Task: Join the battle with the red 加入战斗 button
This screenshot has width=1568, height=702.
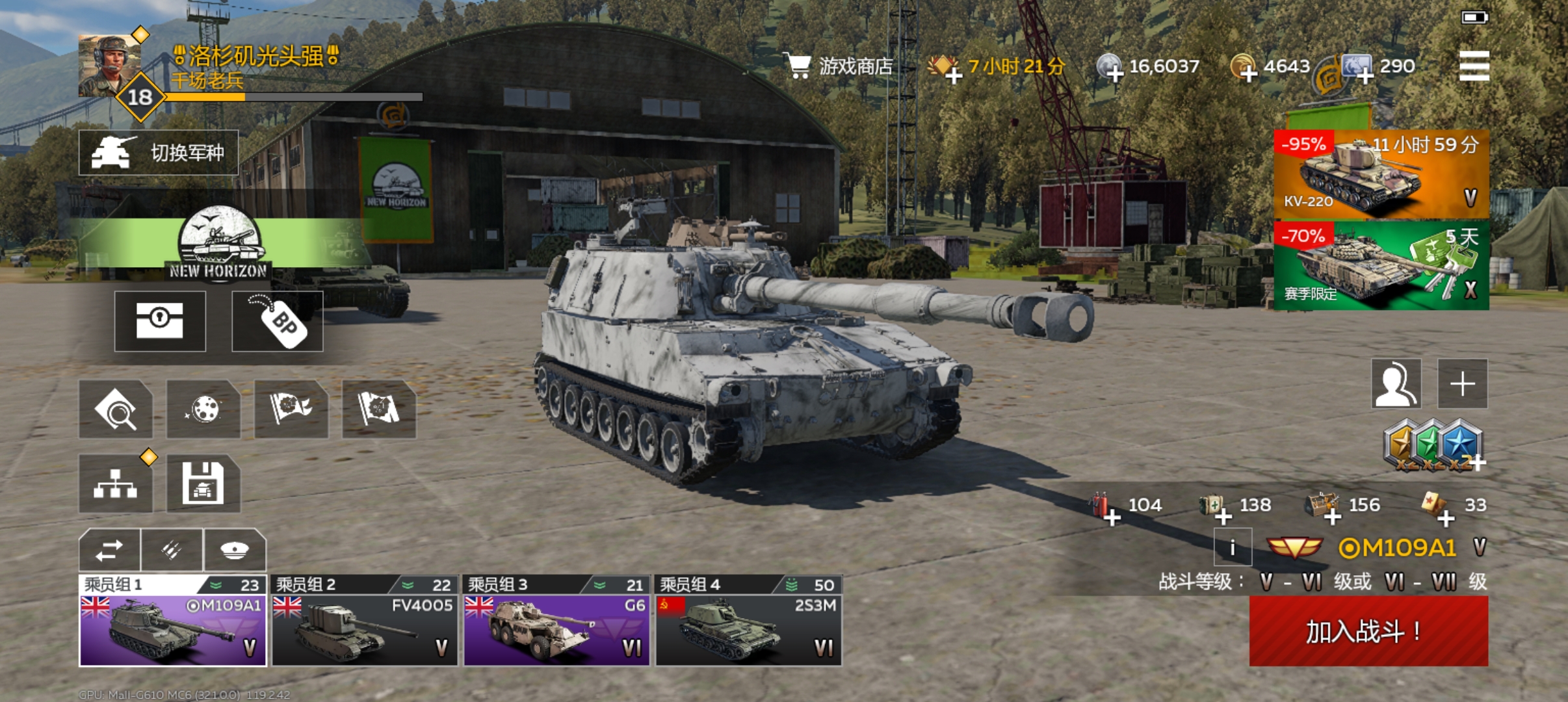Action: pyautogui.click(x=1368, y=631)
